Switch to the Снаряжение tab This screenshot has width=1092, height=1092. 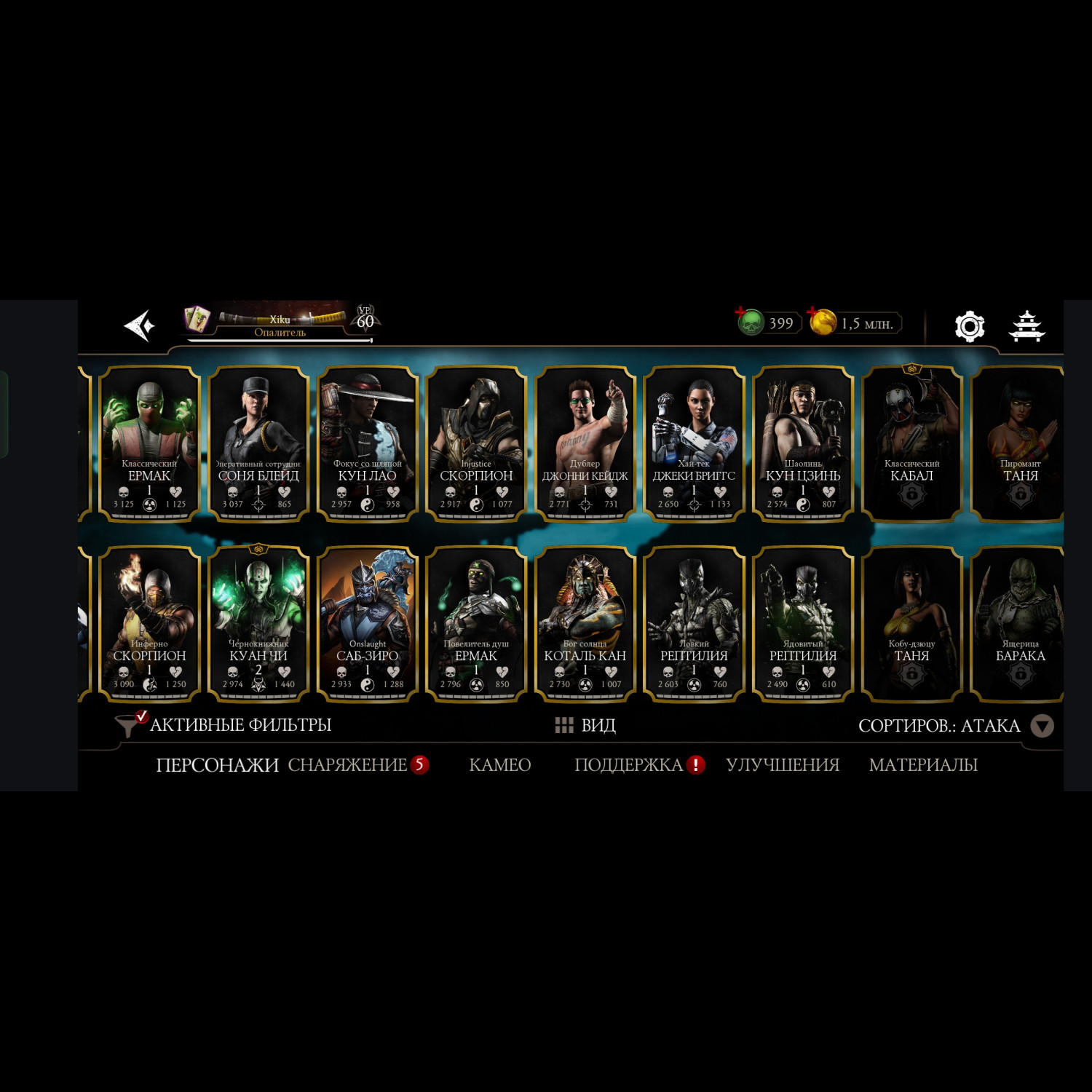(347, 765)
